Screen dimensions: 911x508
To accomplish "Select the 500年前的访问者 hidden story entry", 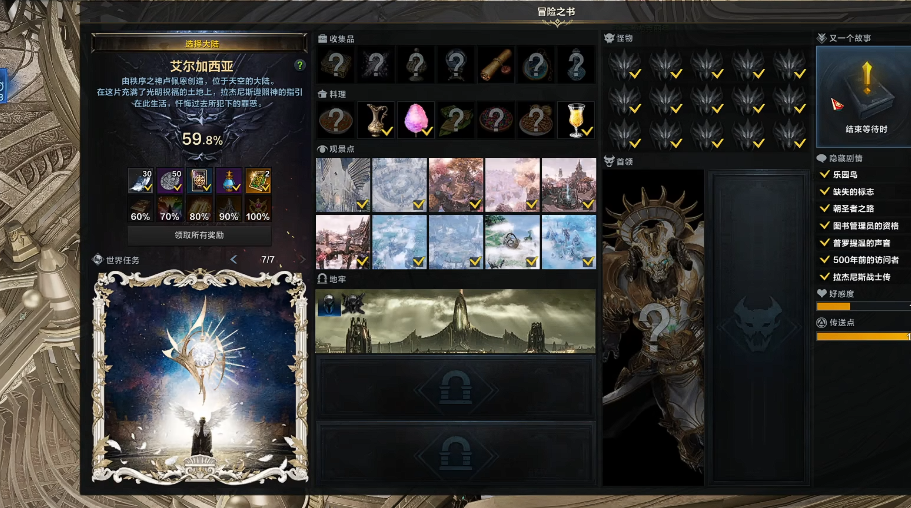I will tap(864, 259).
